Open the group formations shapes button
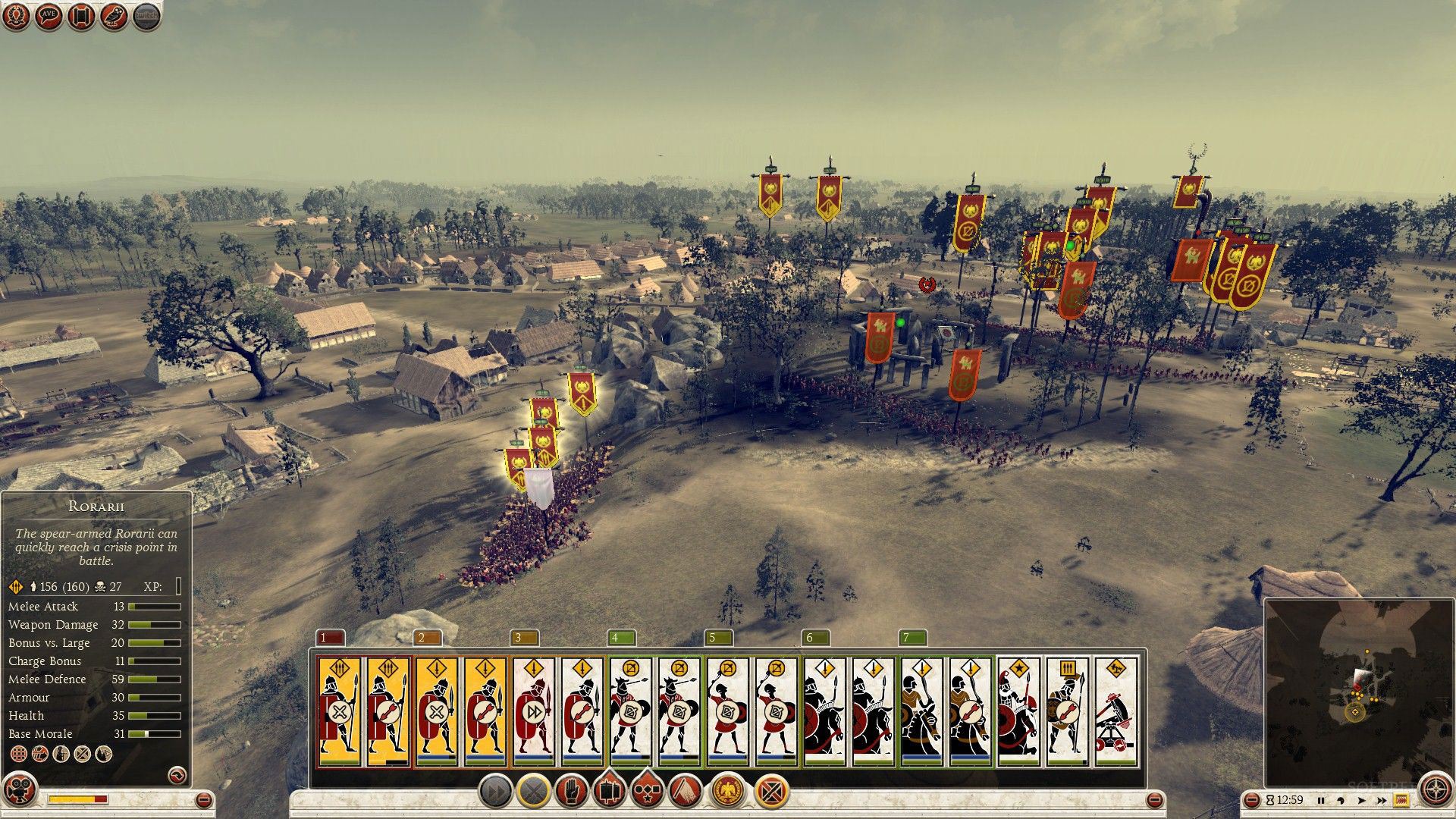This screenshot has height=819, width=1456. [646, 792]
